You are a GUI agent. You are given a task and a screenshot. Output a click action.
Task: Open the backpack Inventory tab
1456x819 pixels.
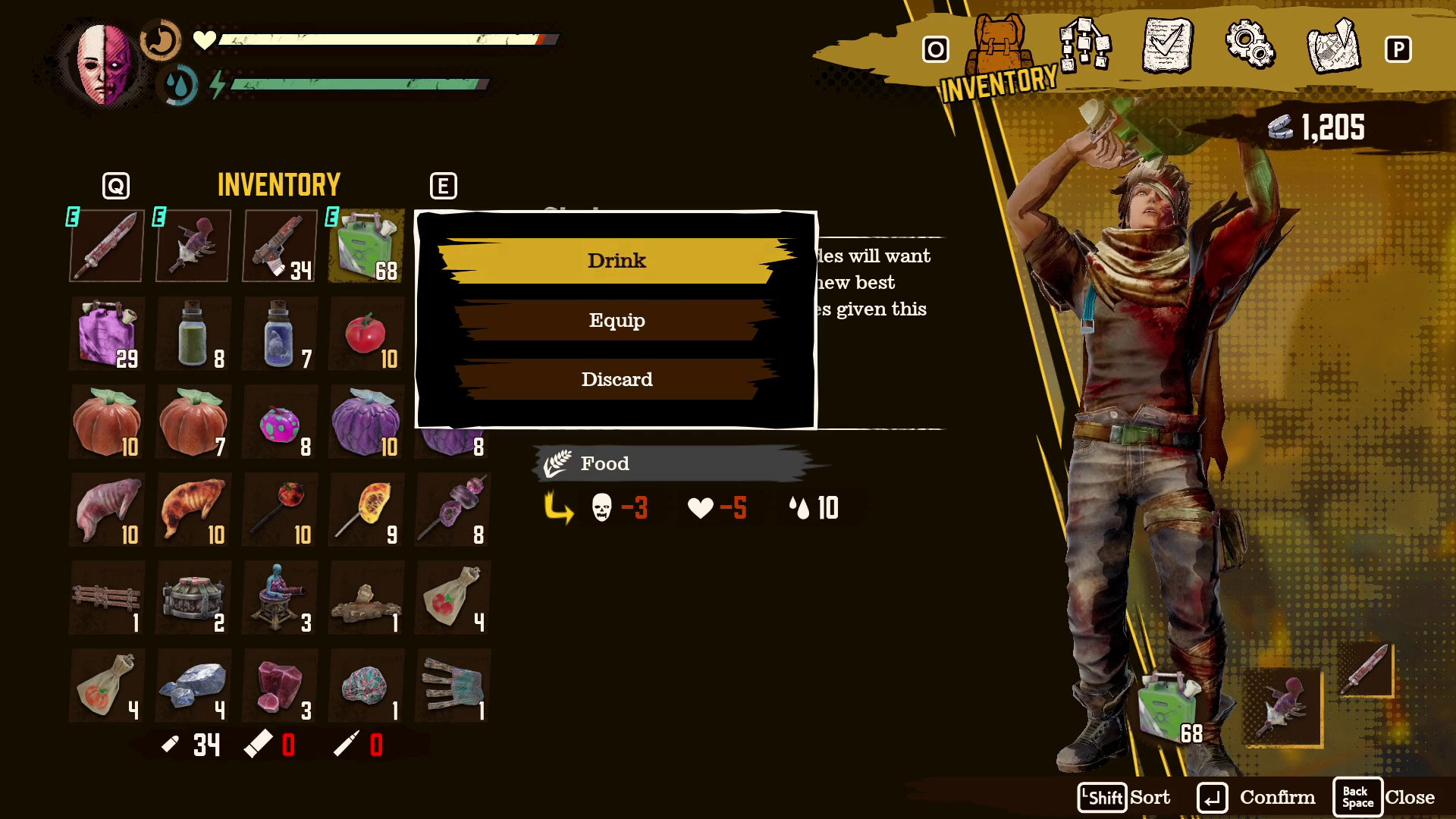tap(999, 49)
